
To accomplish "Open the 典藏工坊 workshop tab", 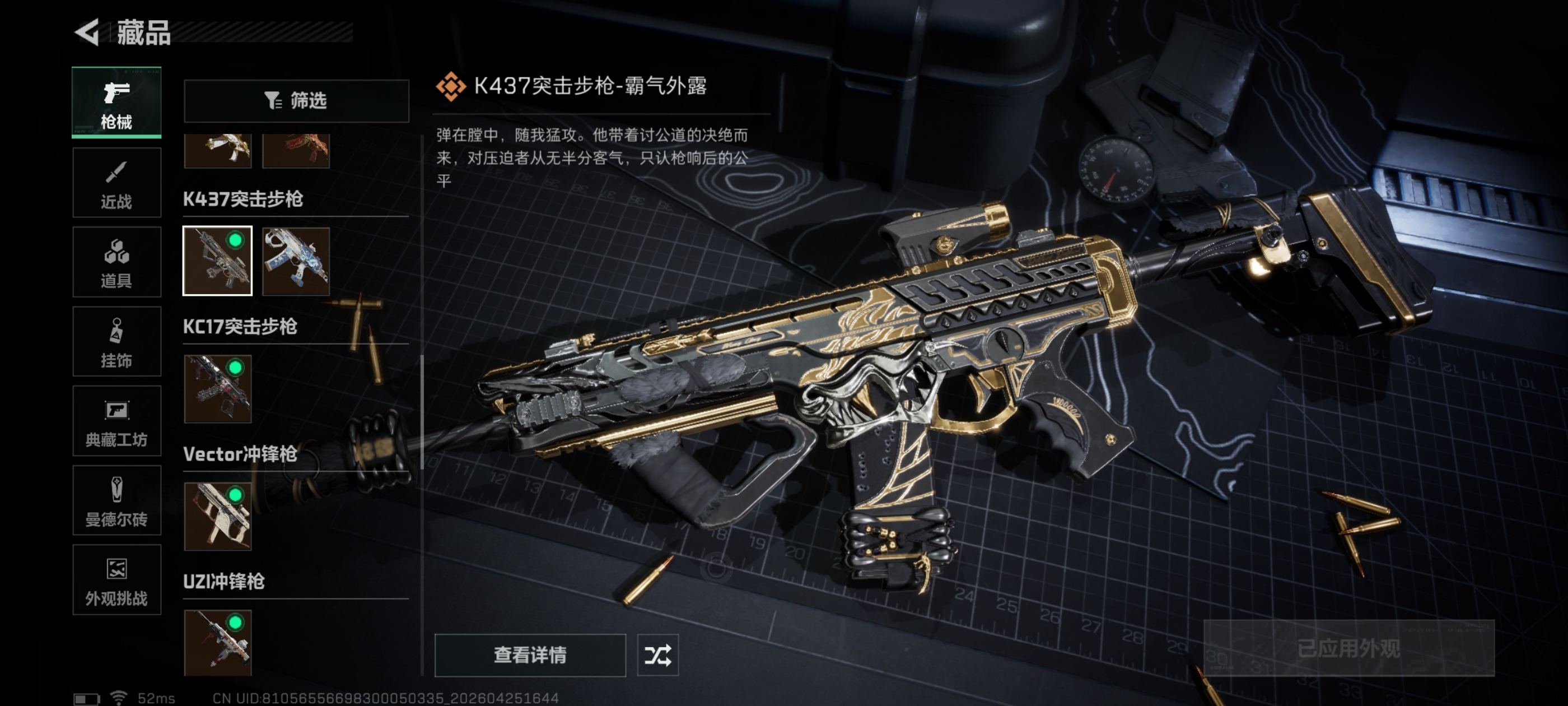I will coord(116,421).
